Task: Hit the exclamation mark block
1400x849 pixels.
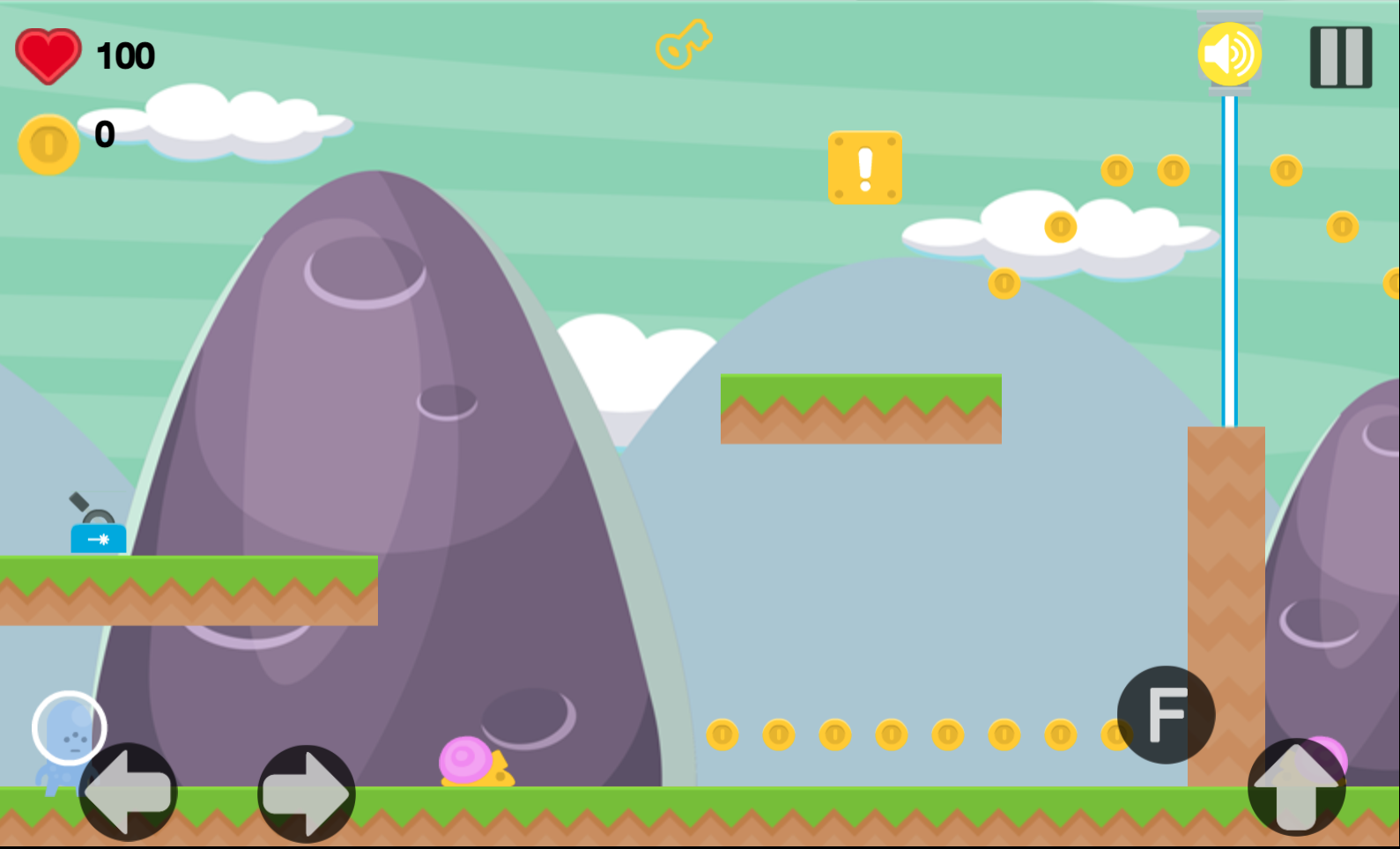Action: click(x=864, y=169)
